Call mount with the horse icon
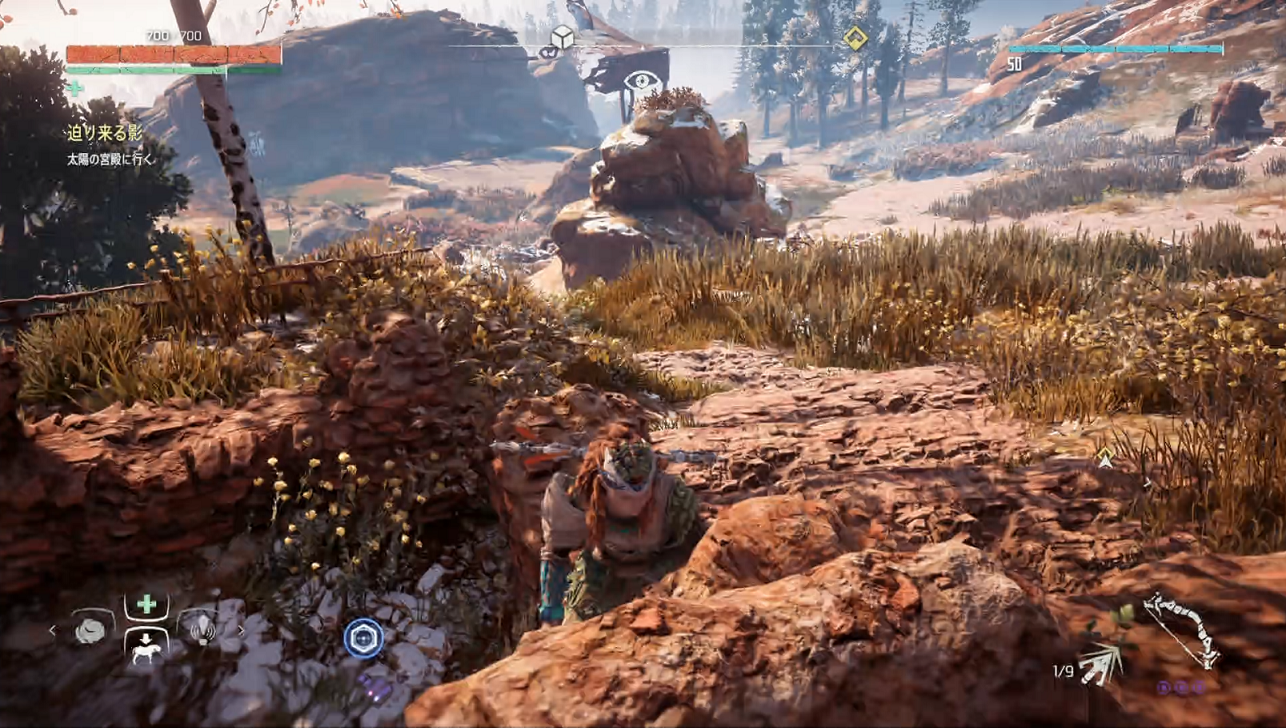The image size is (1286, 728). pos(146,645)
